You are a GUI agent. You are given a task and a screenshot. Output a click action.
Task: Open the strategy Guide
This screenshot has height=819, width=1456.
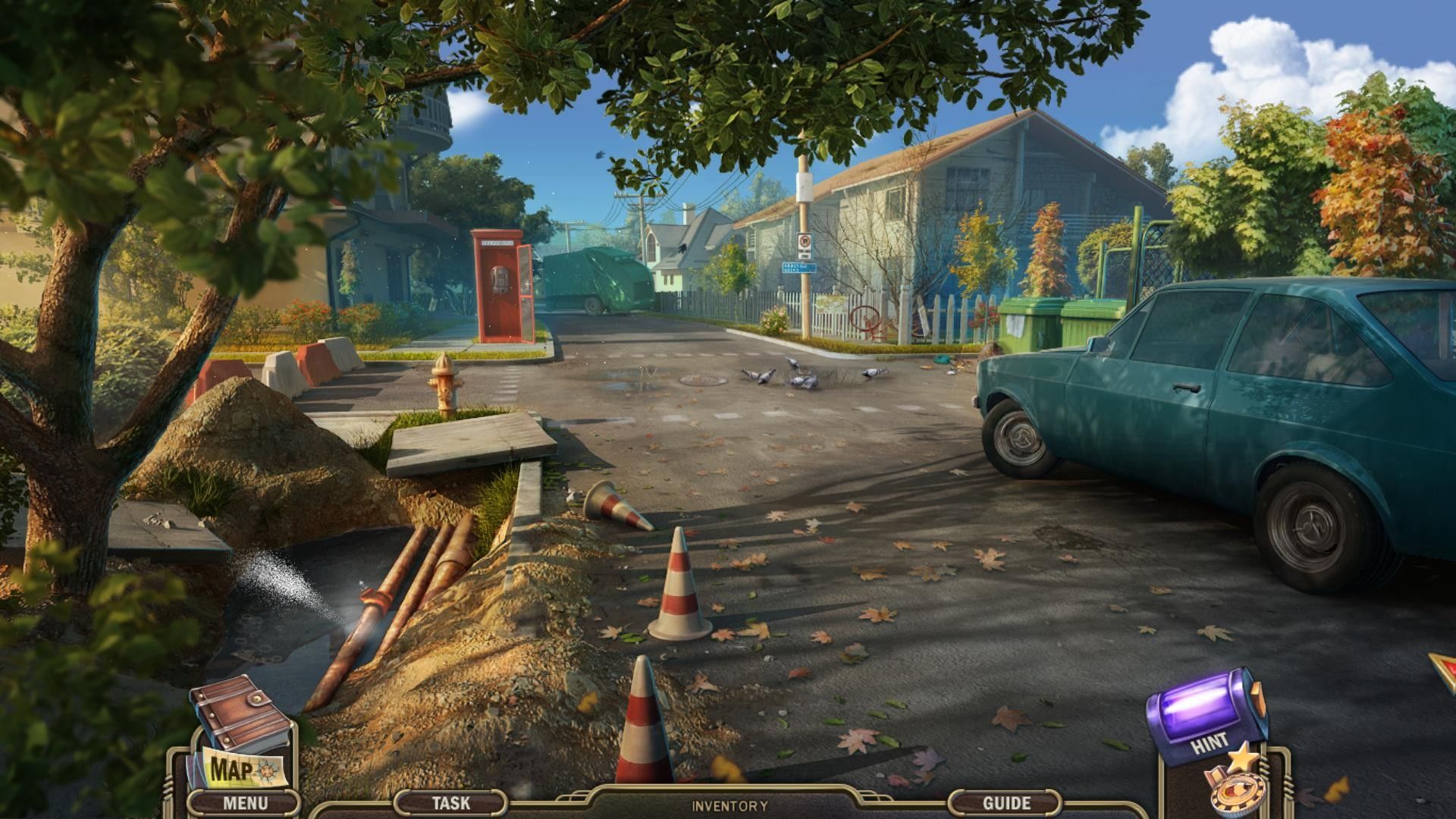[x=1006, y=802]
